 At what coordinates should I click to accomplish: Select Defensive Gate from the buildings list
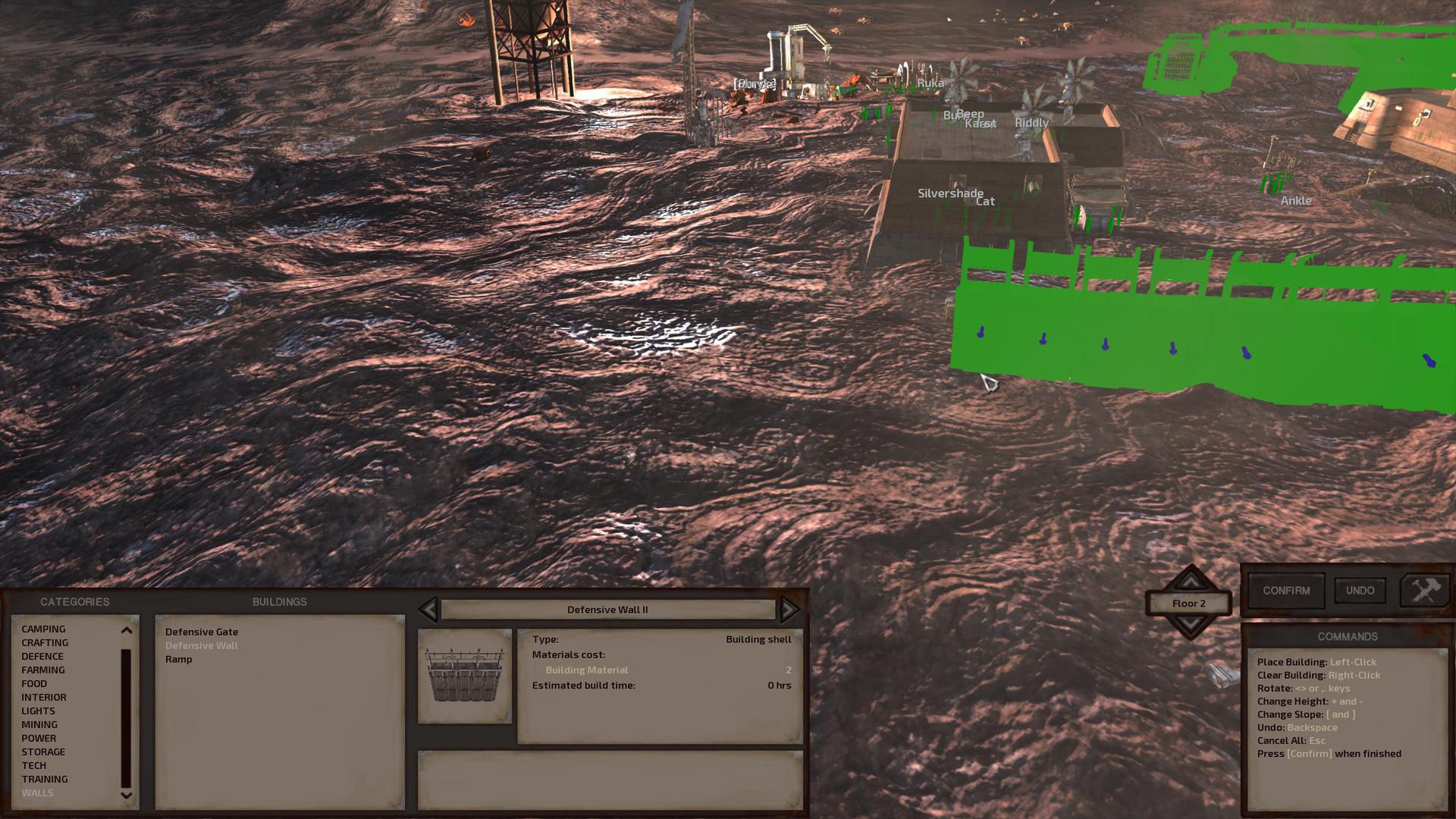201,631
